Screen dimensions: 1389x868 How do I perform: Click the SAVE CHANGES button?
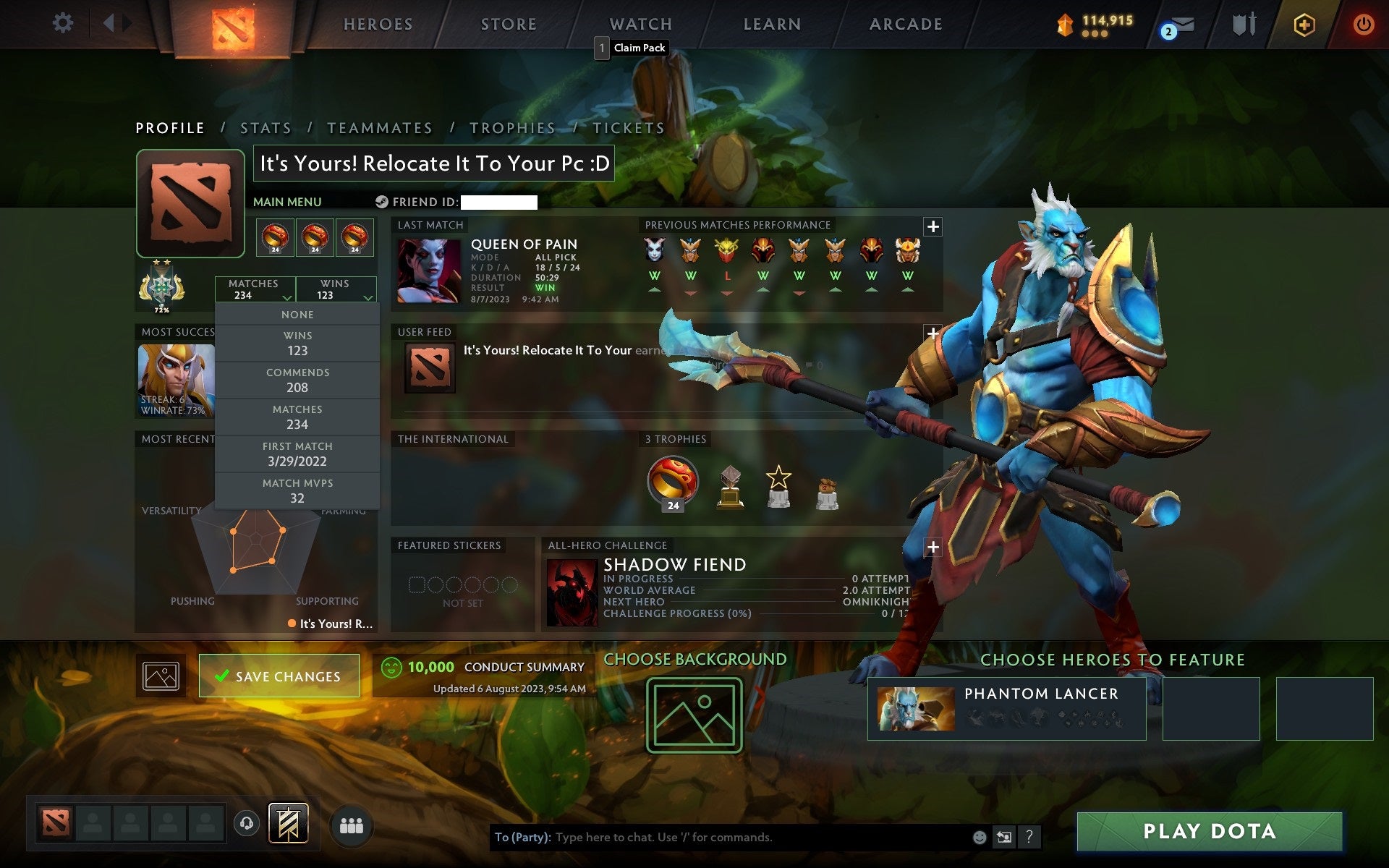click(x=279, y=676)
